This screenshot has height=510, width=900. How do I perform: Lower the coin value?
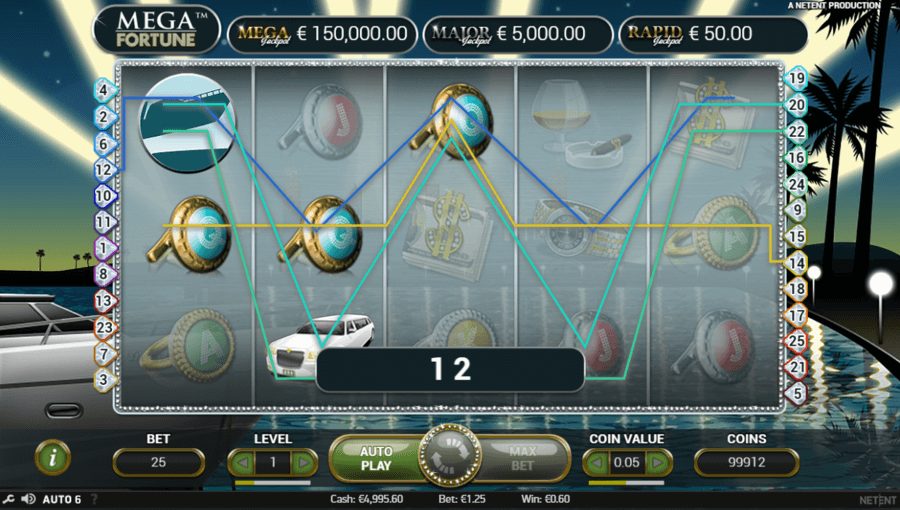click(x=595, y=462)
